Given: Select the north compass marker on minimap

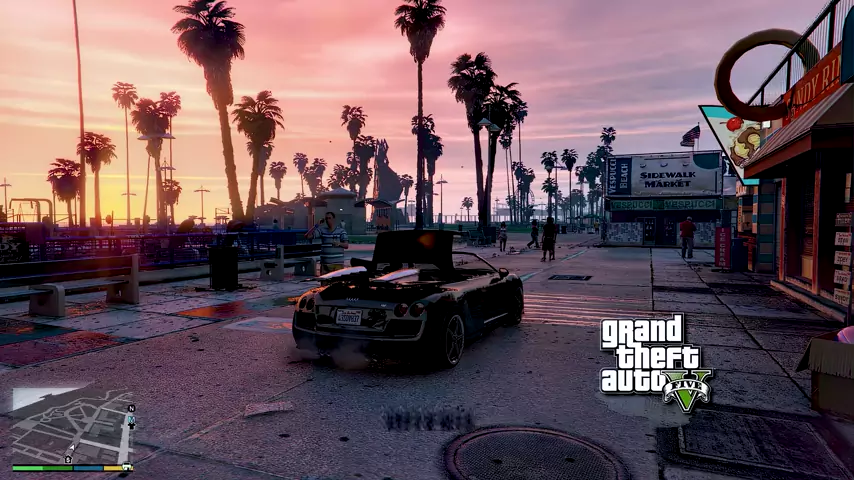Looking at the screenshot, I should pos(131,408).
